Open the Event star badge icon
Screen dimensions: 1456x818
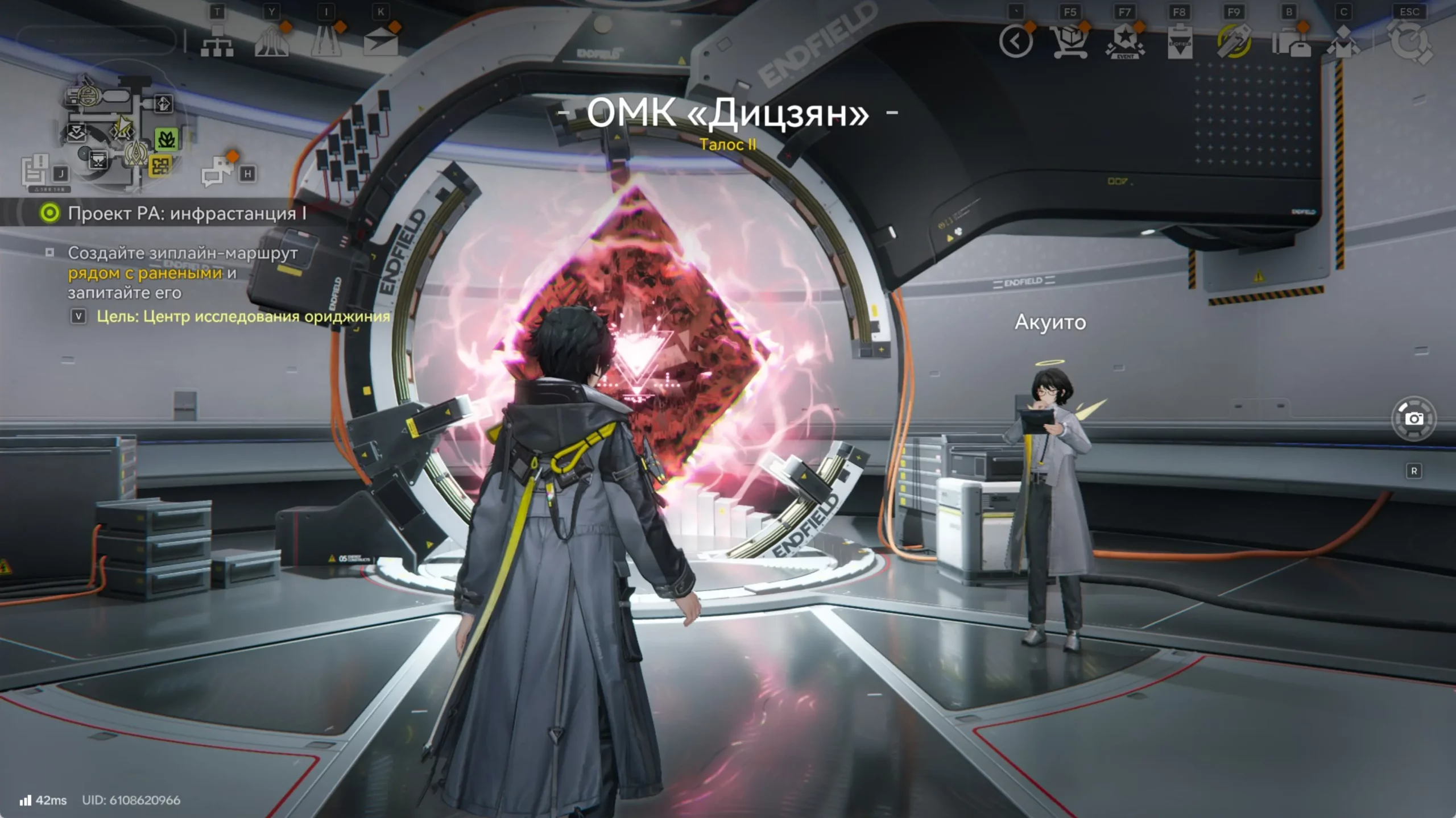[x=1124, y=43]
